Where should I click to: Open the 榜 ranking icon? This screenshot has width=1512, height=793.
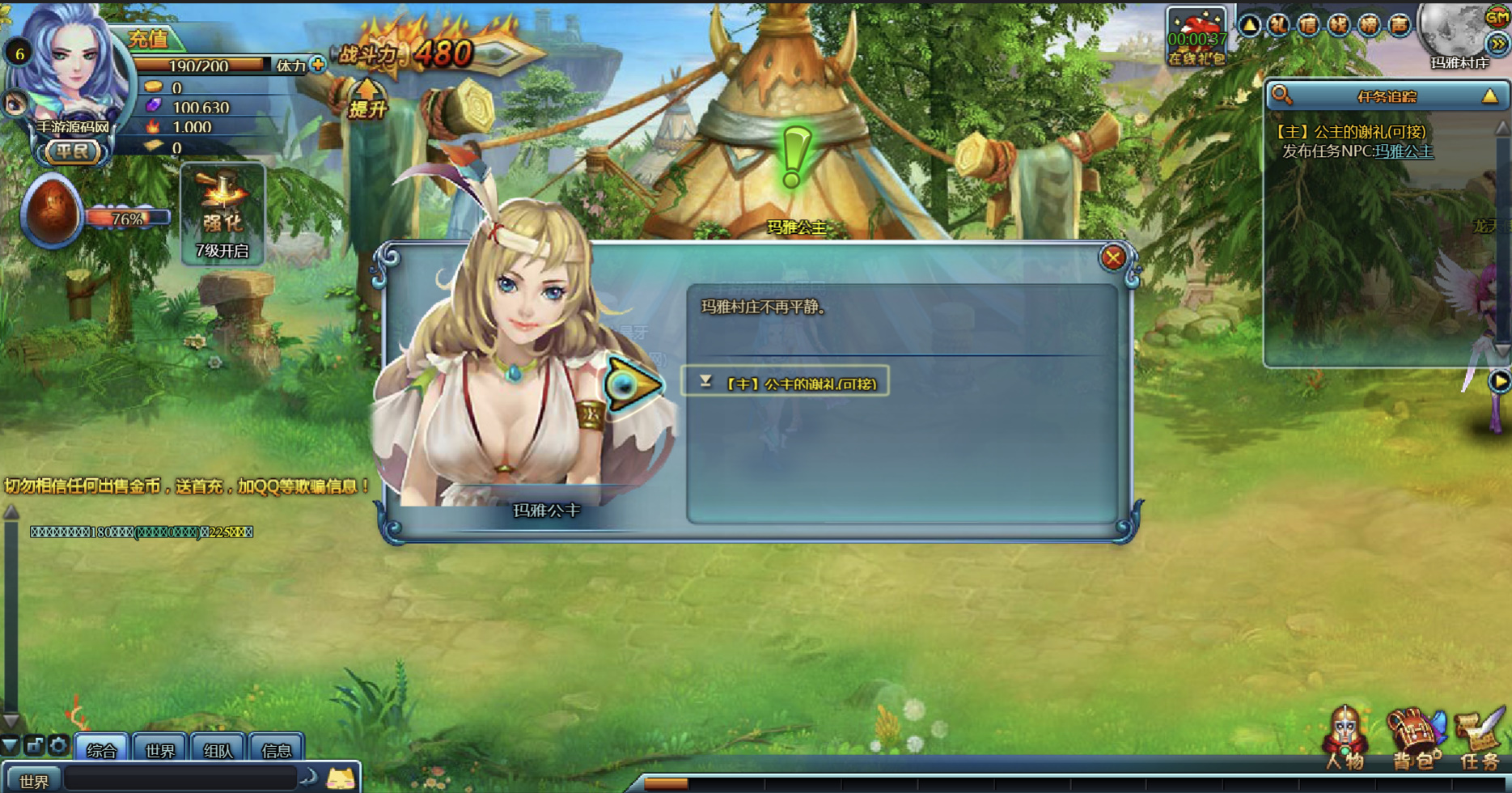coord(1369,25)
